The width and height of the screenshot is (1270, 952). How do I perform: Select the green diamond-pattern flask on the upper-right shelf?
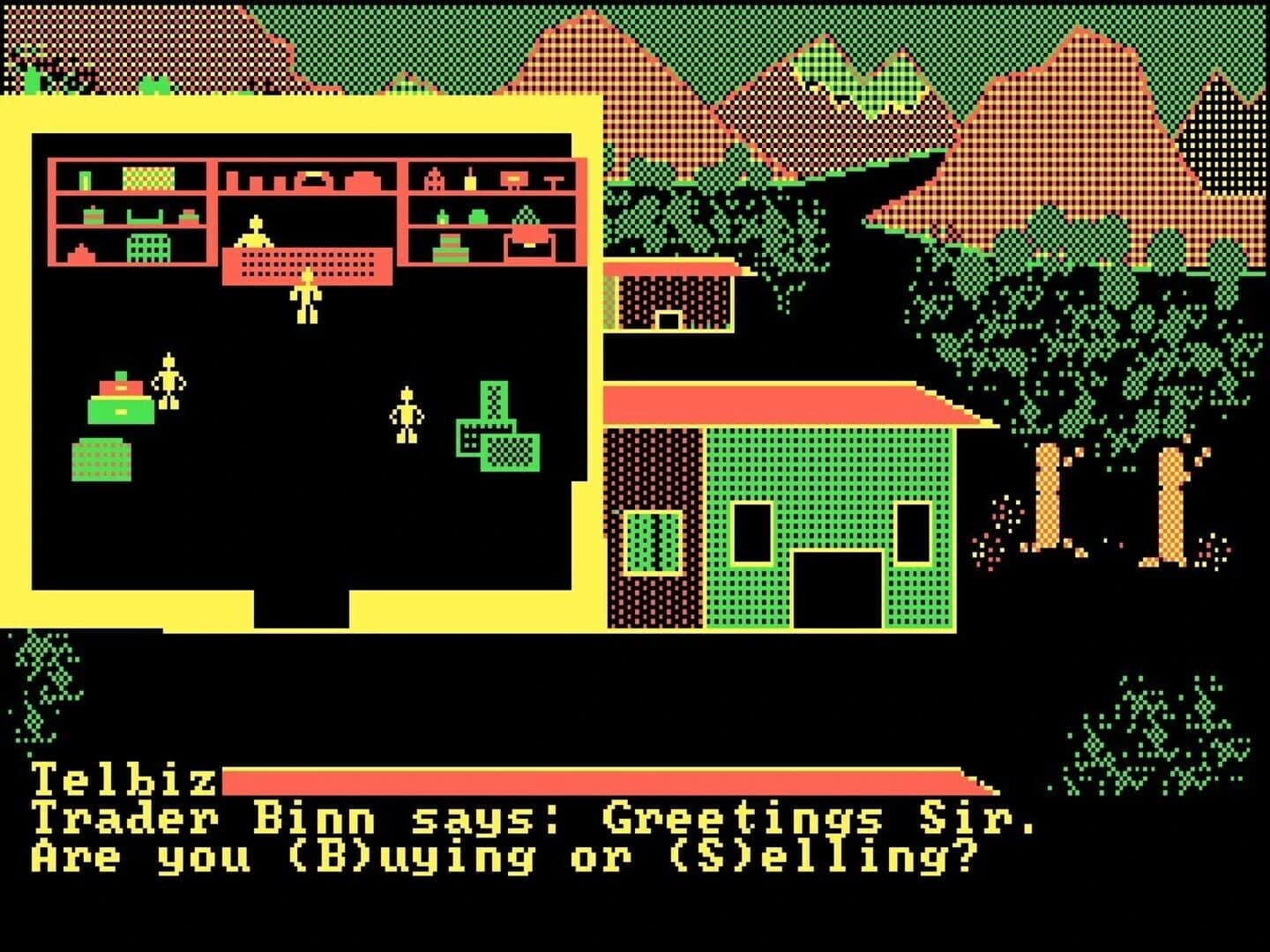click(526, 214)
